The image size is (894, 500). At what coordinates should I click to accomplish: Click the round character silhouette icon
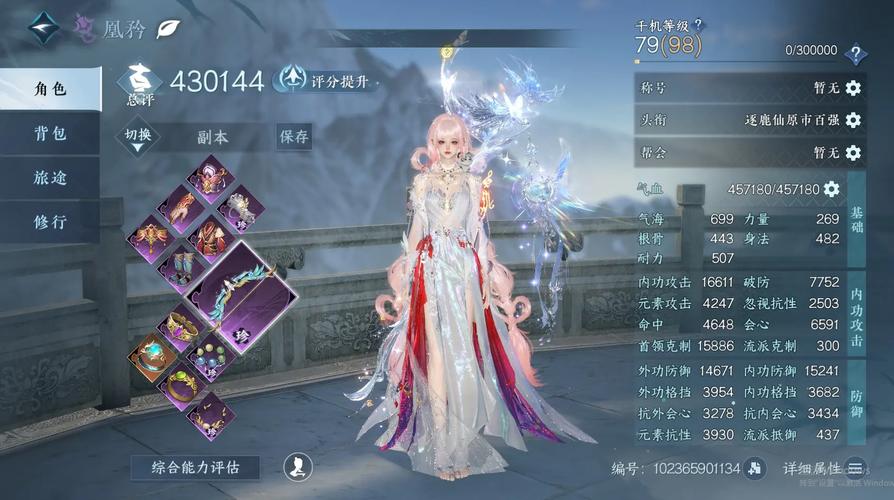(x=295, y=465)
